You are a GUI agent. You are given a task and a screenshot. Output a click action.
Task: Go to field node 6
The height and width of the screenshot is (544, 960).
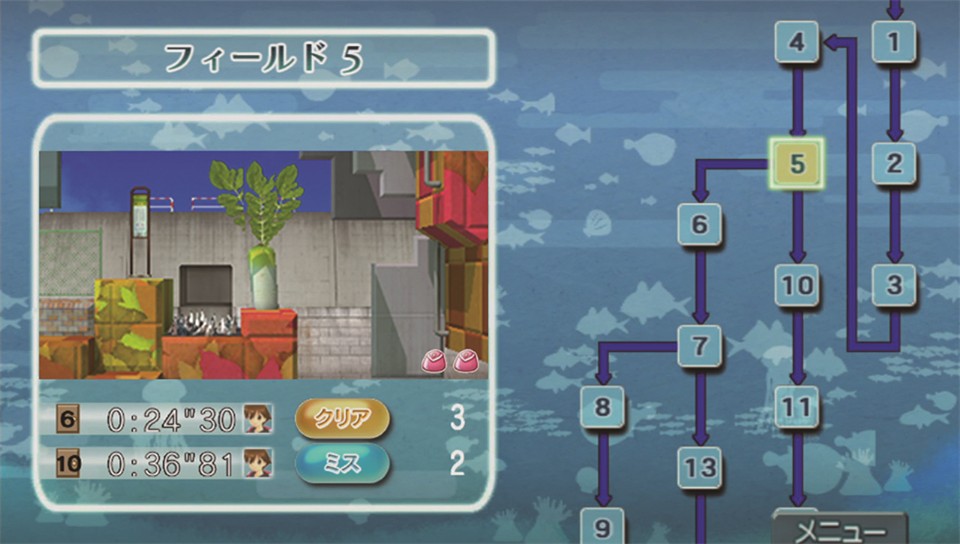[699, 225]
